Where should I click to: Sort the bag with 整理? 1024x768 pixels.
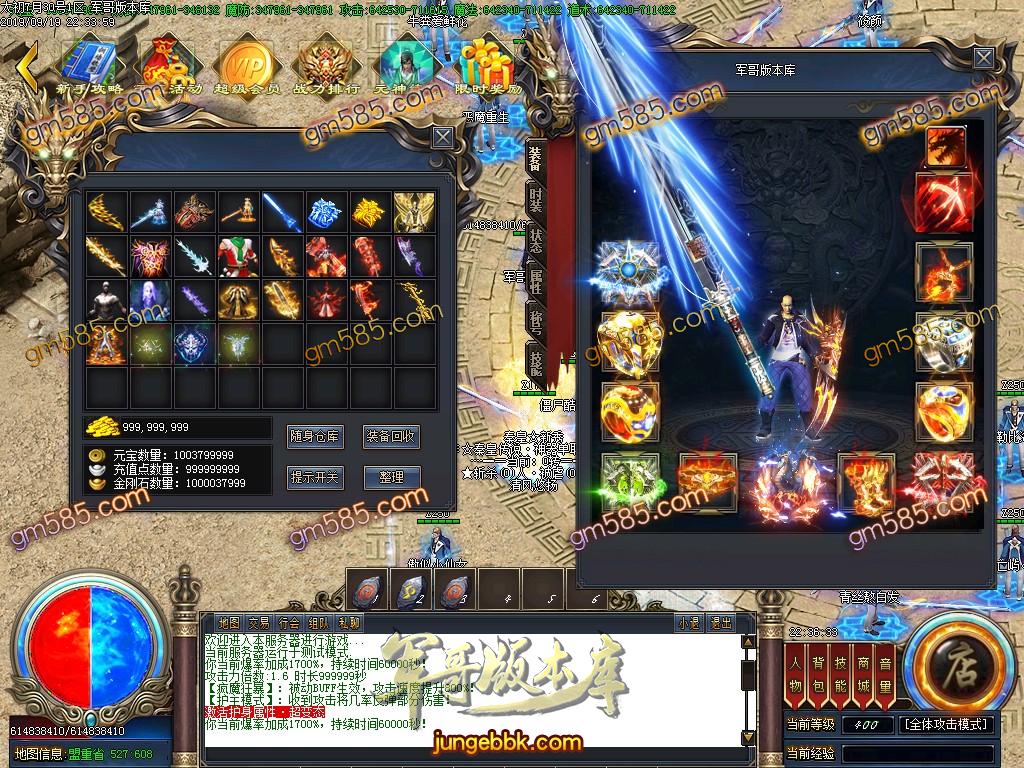(390, 477)
